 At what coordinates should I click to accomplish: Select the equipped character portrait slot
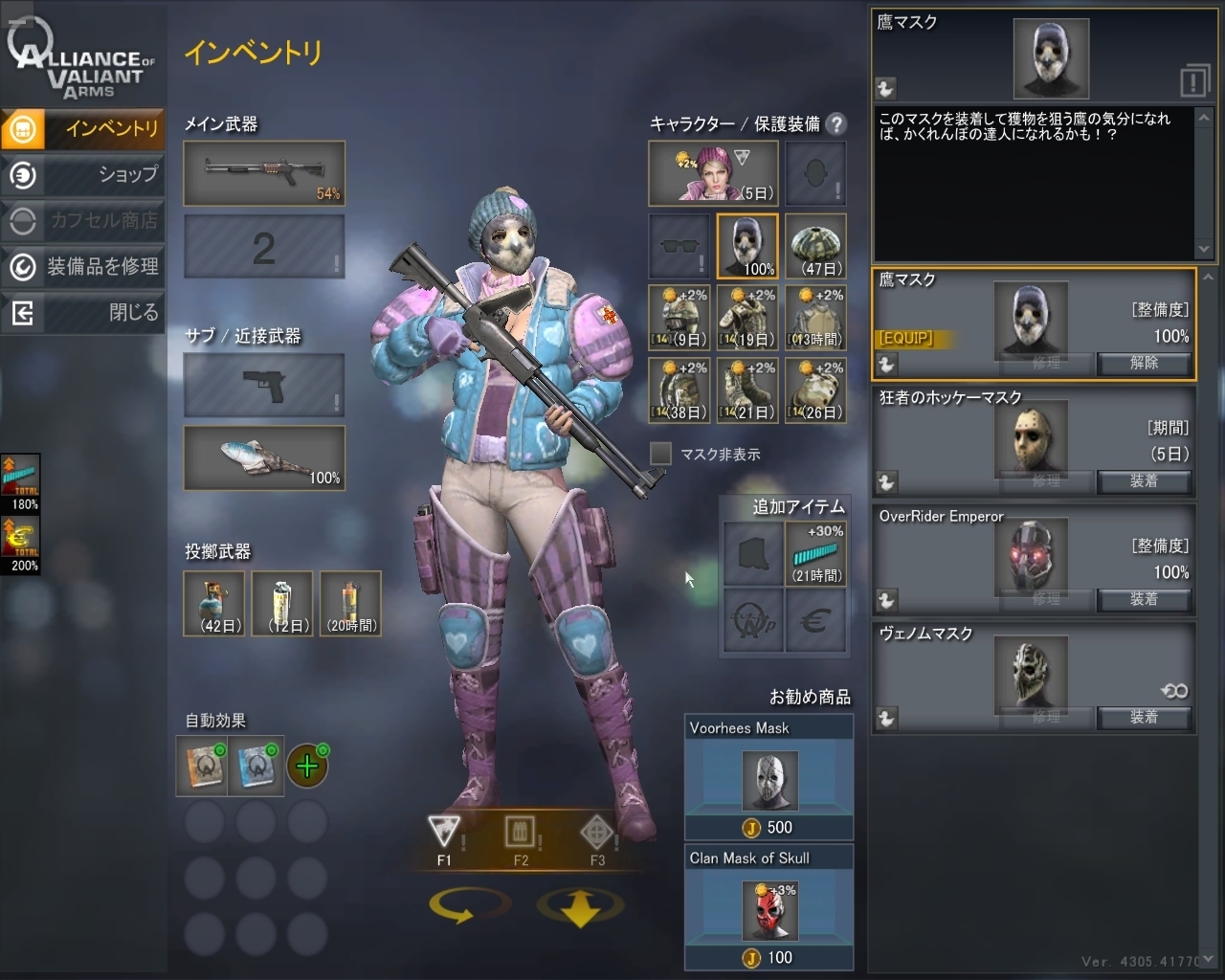711,173
